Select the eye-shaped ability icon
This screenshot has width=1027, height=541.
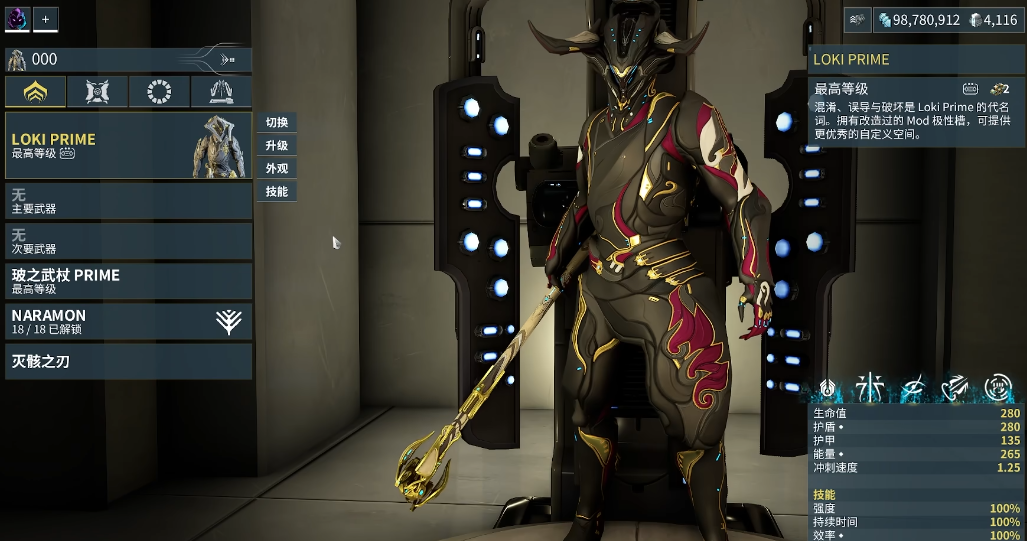click(912, 388)
